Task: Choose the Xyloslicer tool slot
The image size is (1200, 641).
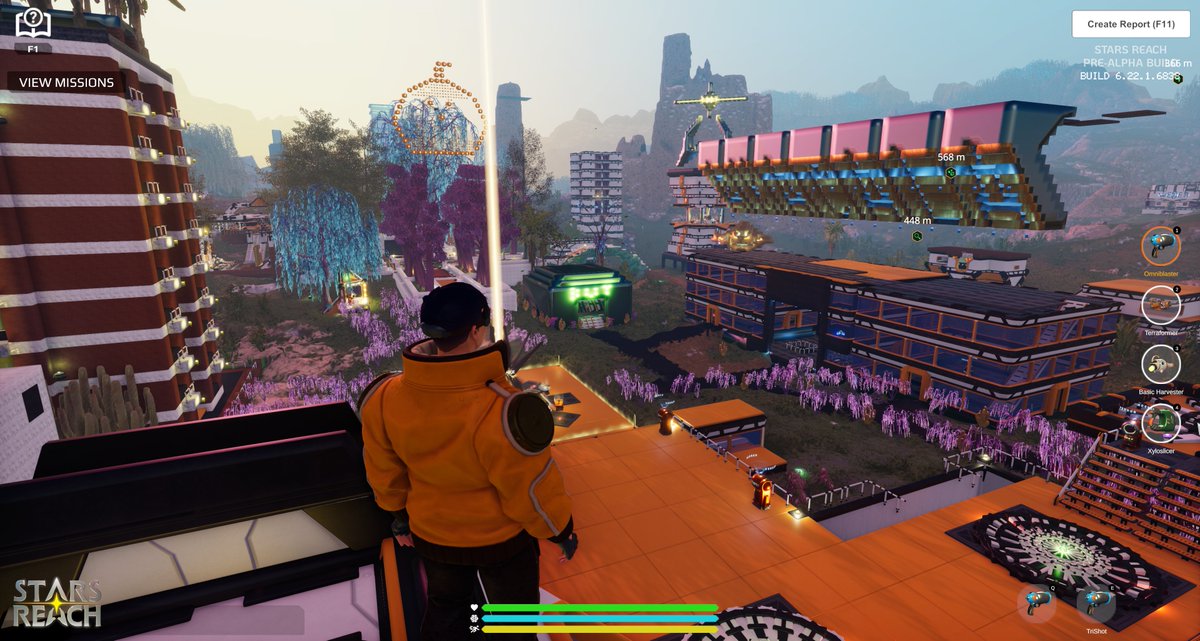Action: click(x=1161, y=423)
